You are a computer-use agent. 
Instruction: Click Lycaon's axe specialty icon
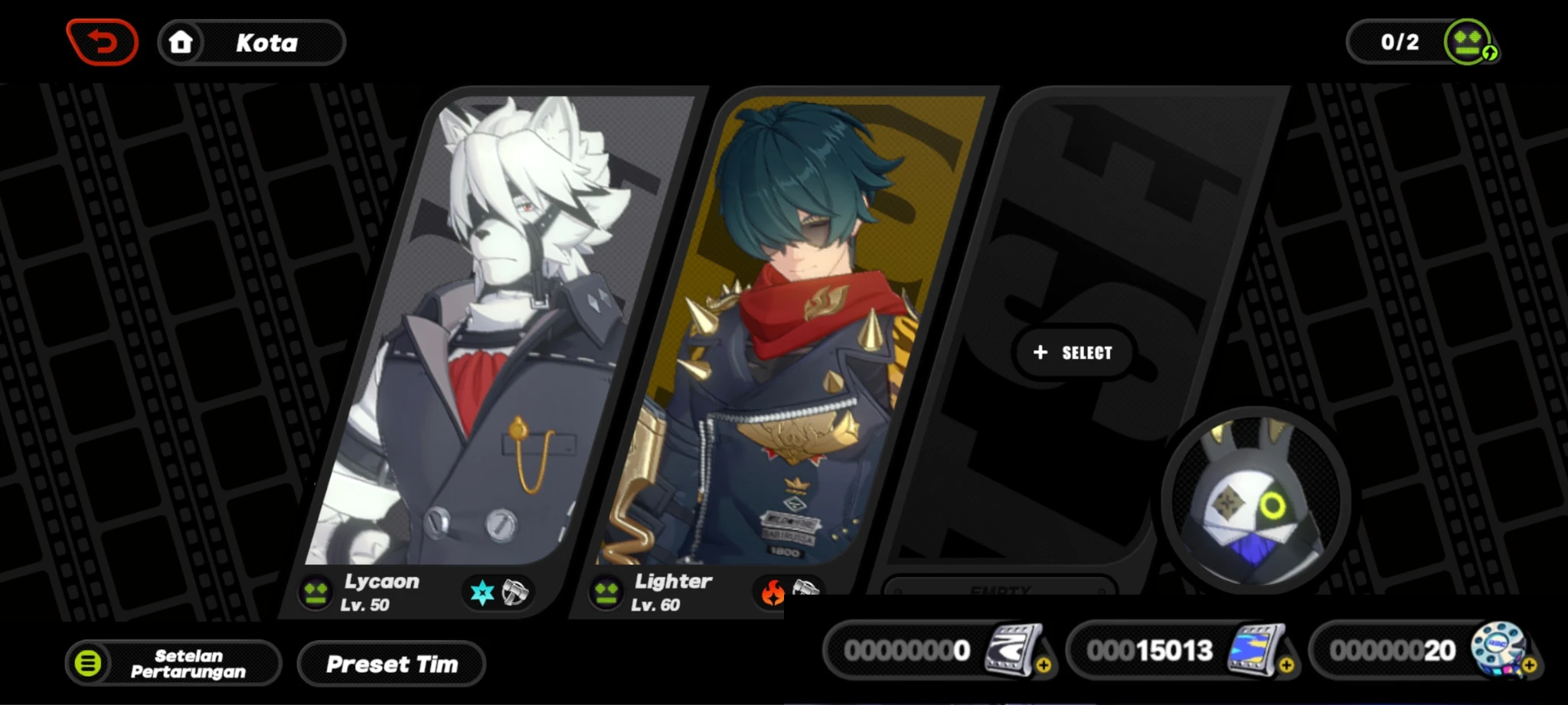click(x=518, y=592)
